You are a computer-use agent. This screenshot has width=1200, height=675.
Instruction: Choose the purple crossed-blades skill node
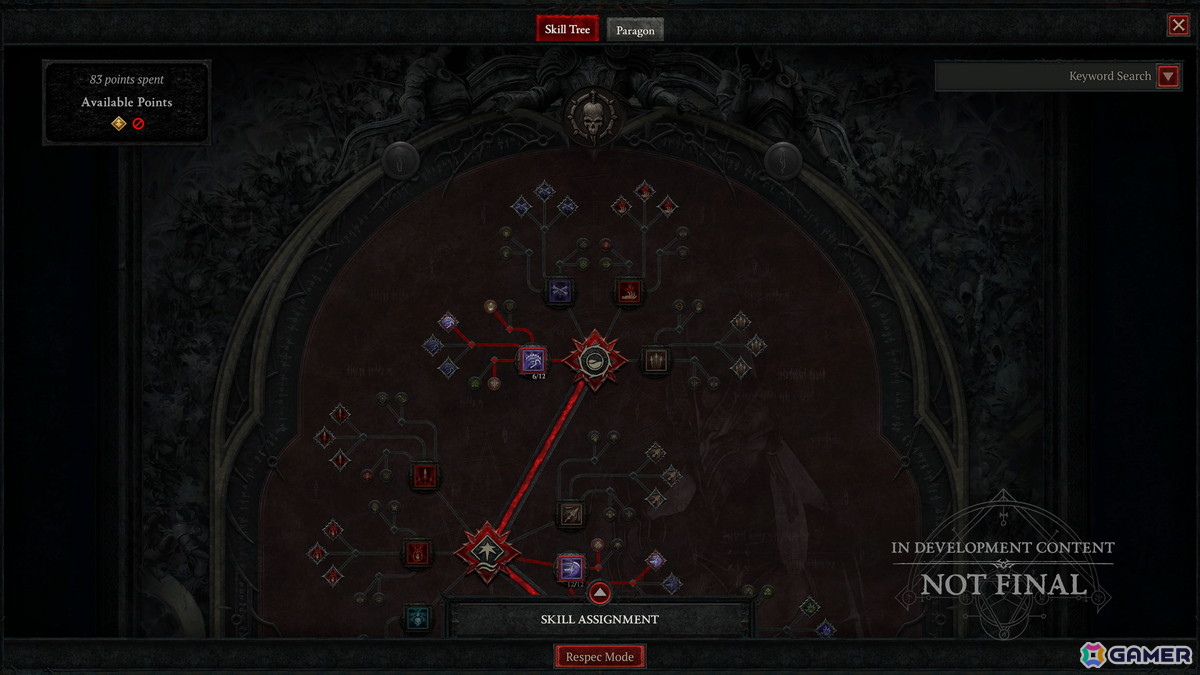coord(559,291)
